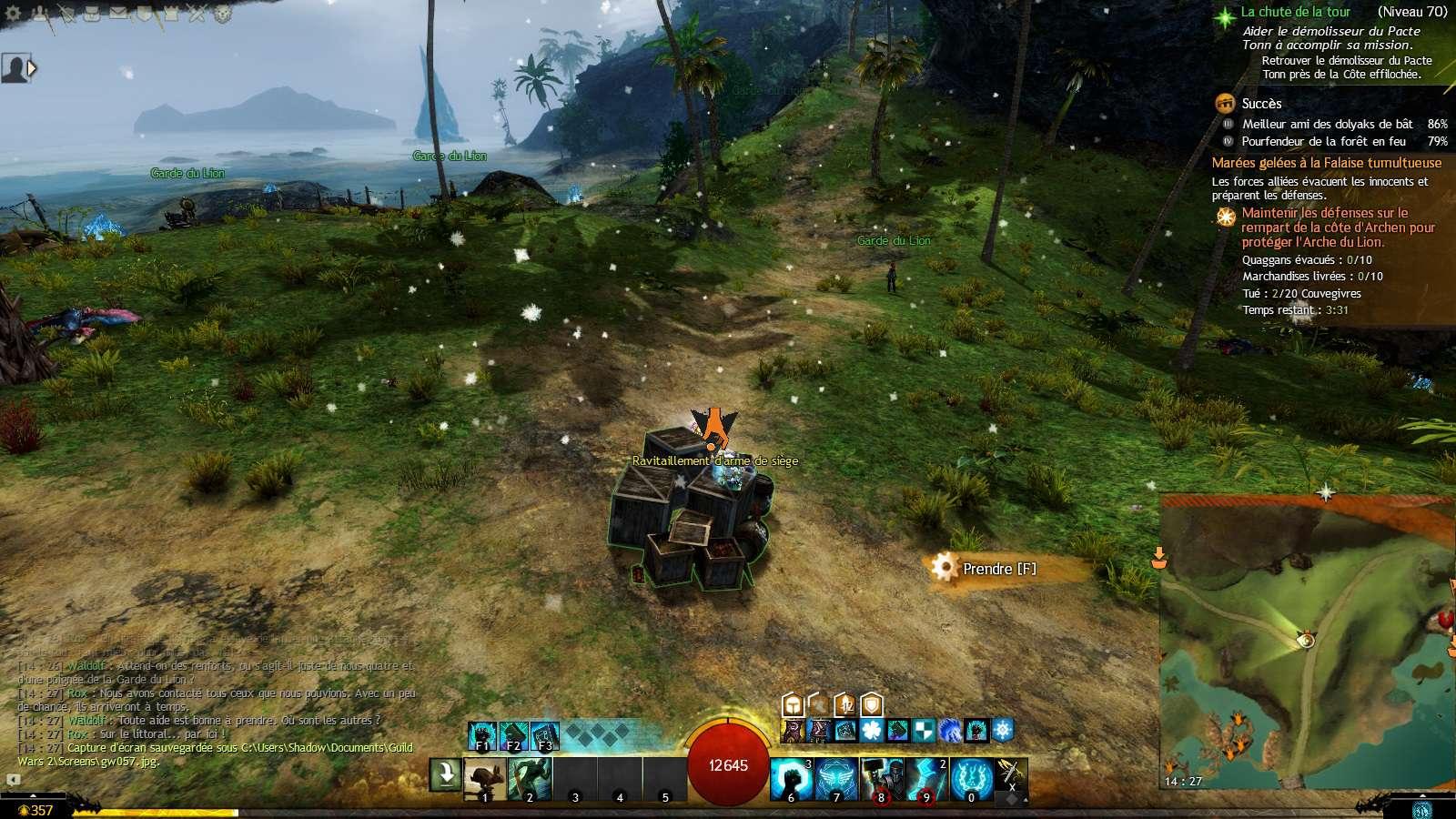This screenshot has width=1456, height=819.
Task: Click the weapon swap arrow button
Action: pos(446,775)
